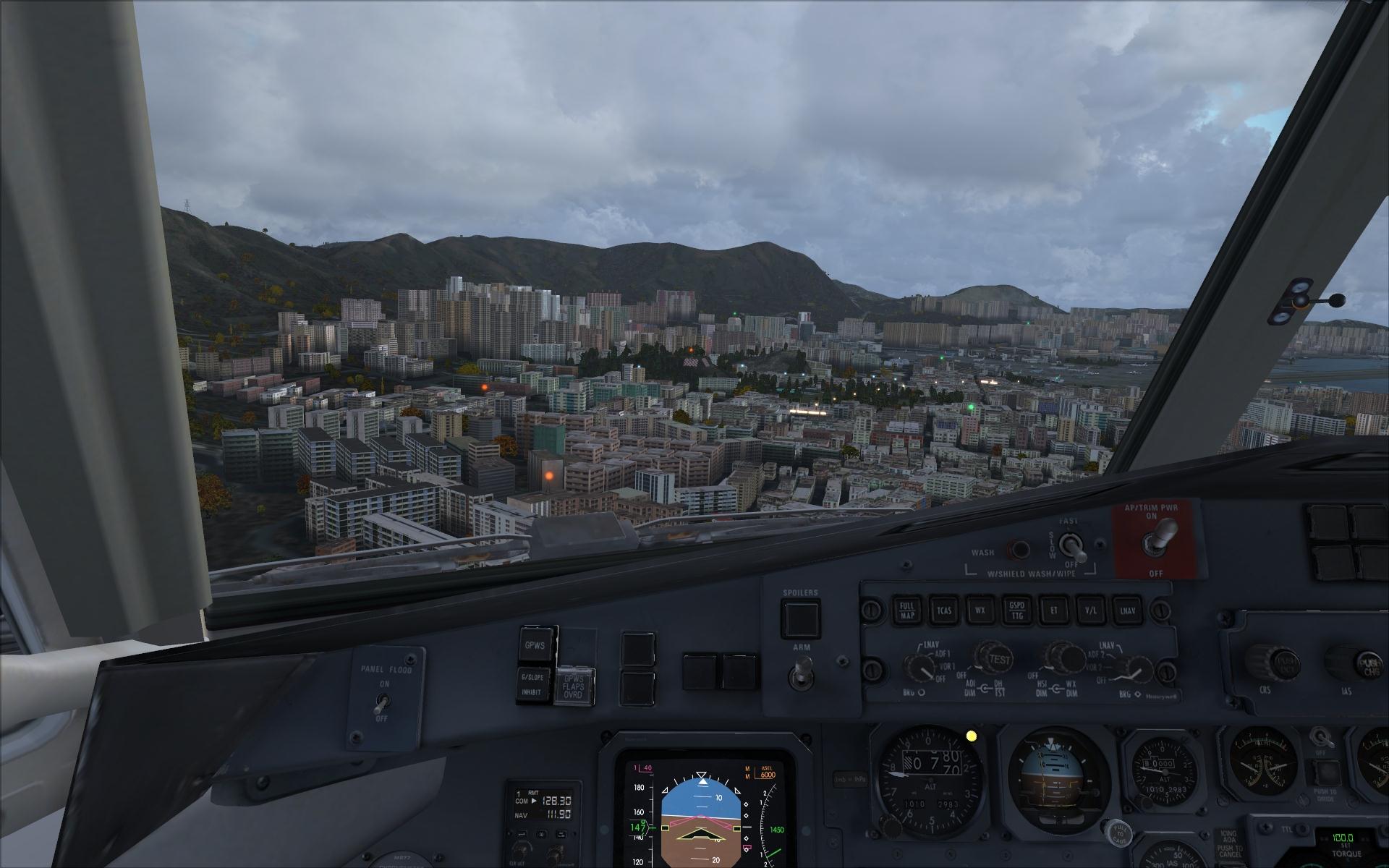Screen dimensions: 1389x868
Task: Select the FULL MAP display button
Action: click(x=907, y=611)
